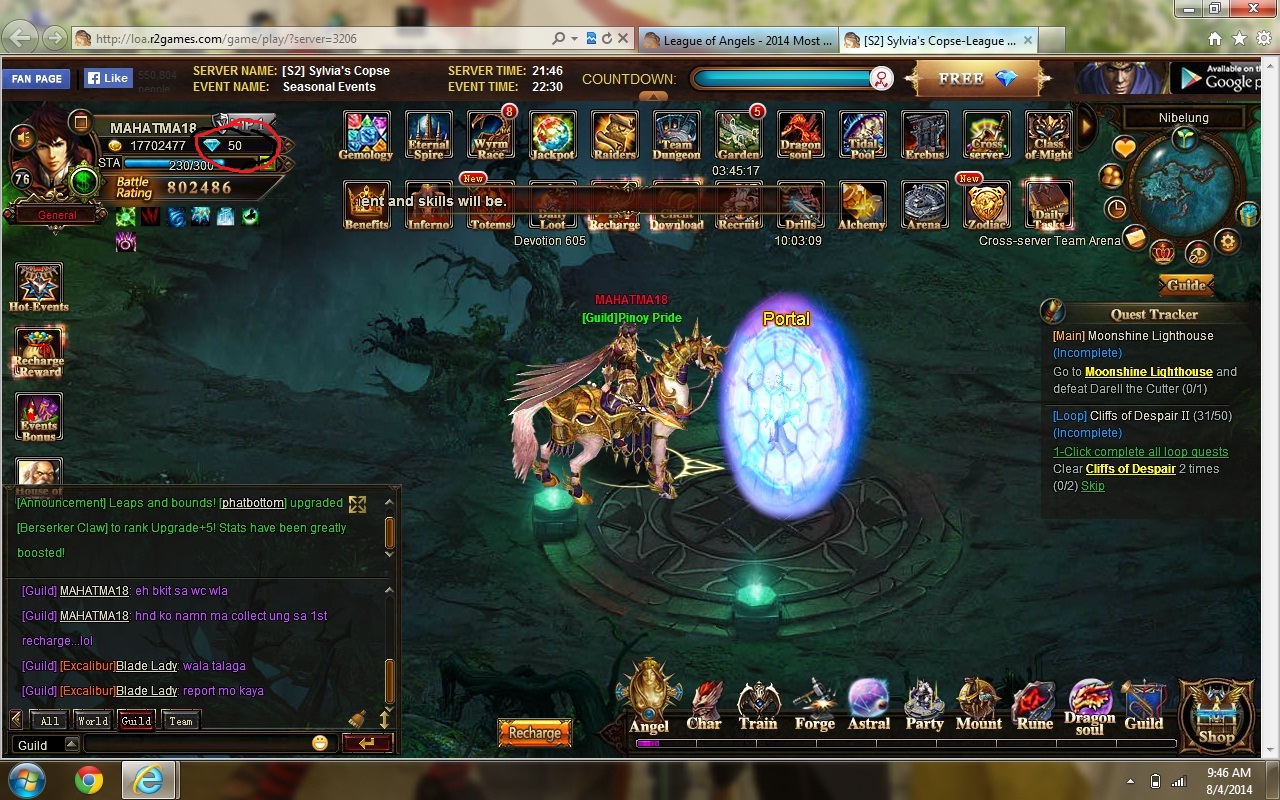Open the Gemology feature icon
The height and width of the screenshot is (800, 1280).
coord(366,135)
